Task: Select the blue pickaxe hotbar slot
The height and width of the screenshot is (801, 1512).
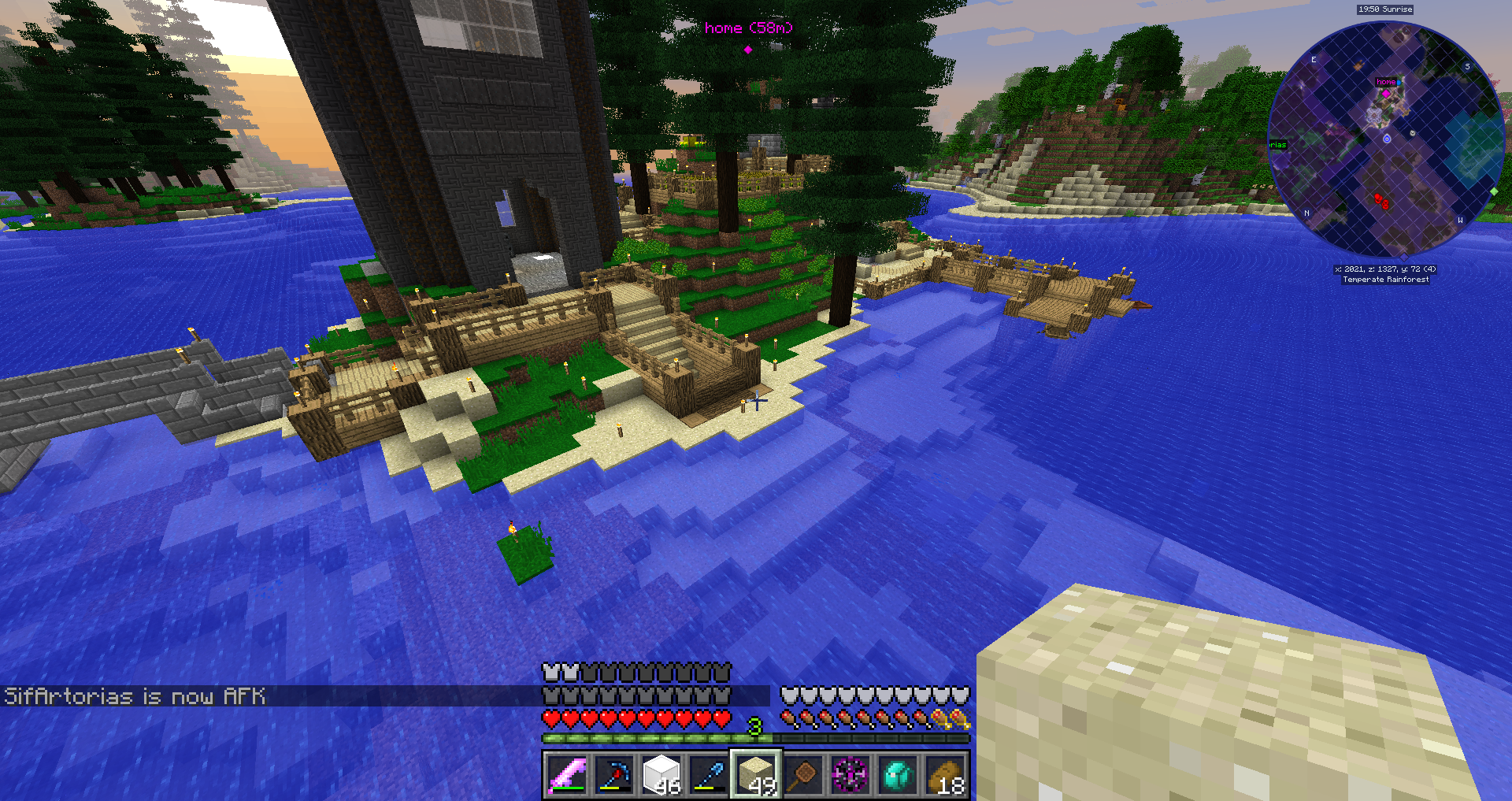Action: point(614,775)
